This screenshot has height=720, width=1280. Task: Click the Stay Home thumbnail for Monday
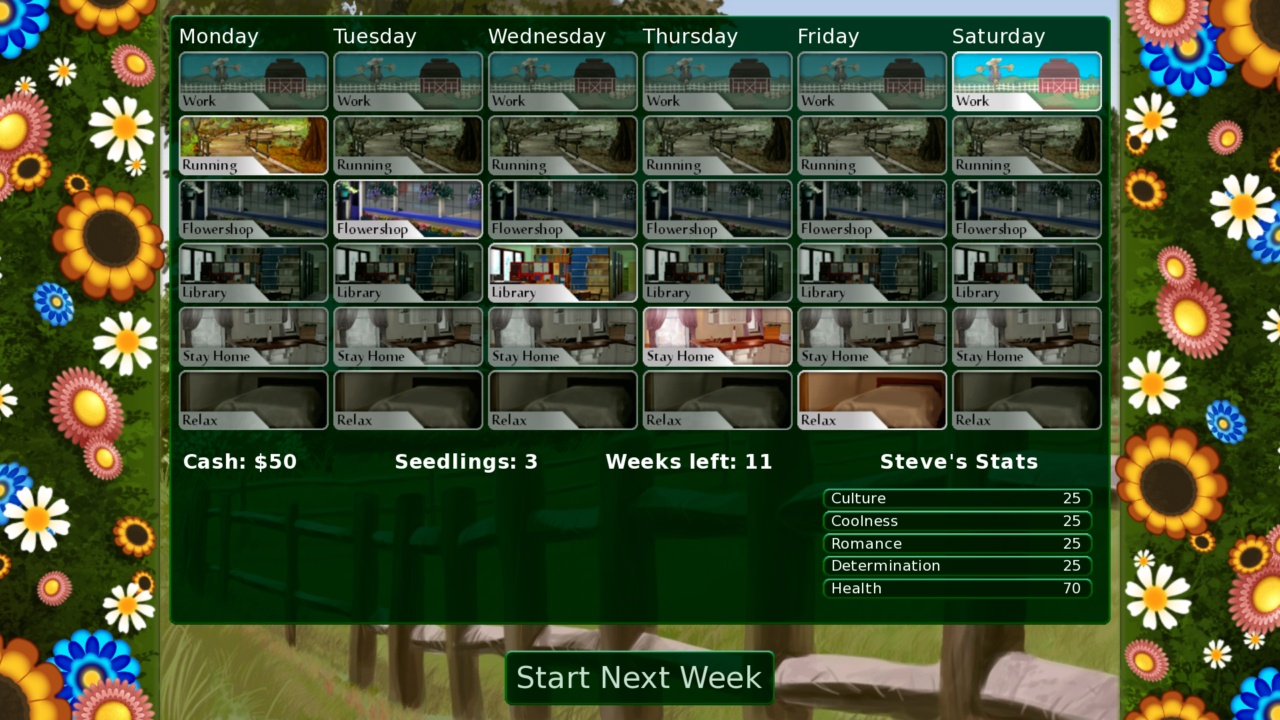tap(253, 337)
